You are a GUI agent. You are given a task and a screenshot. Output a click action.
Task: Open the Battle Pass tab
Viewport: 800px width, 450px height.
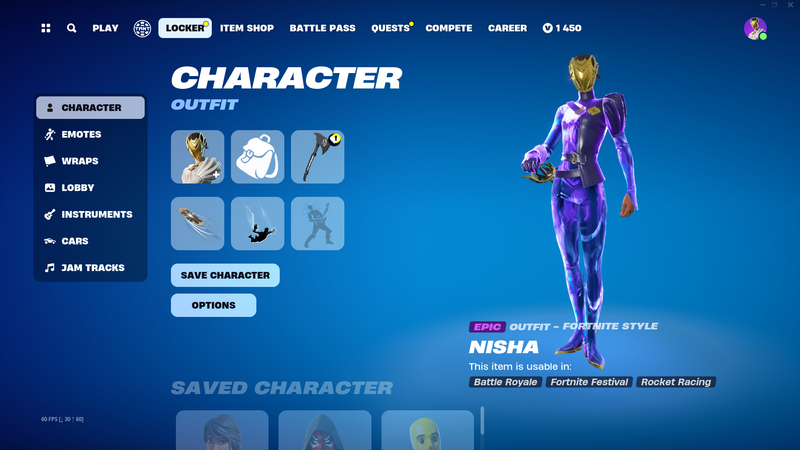click(x=322, y=28)
